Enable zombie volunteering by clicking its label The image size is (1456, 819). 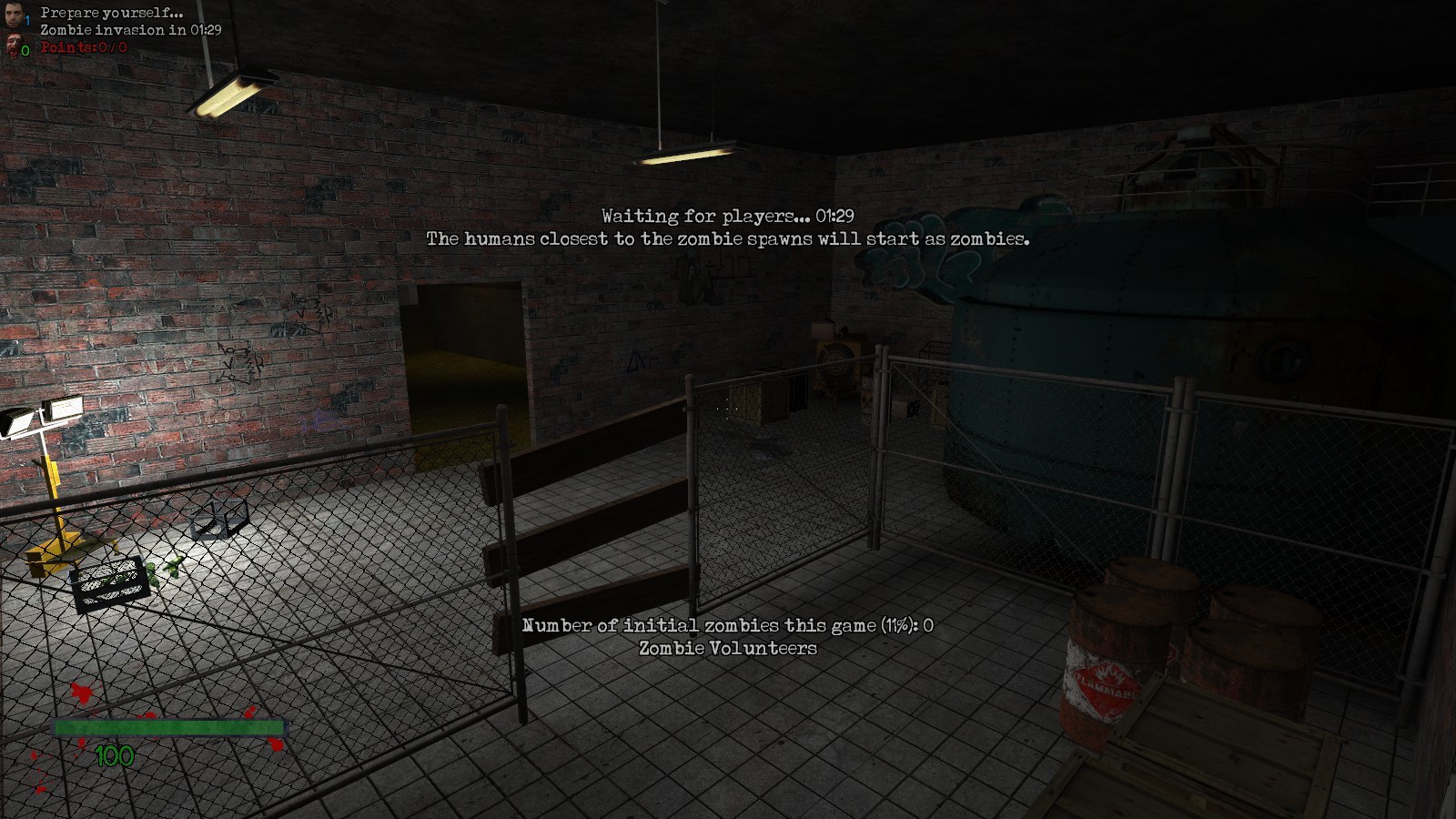pyautogui.click(x=728, y=650)
